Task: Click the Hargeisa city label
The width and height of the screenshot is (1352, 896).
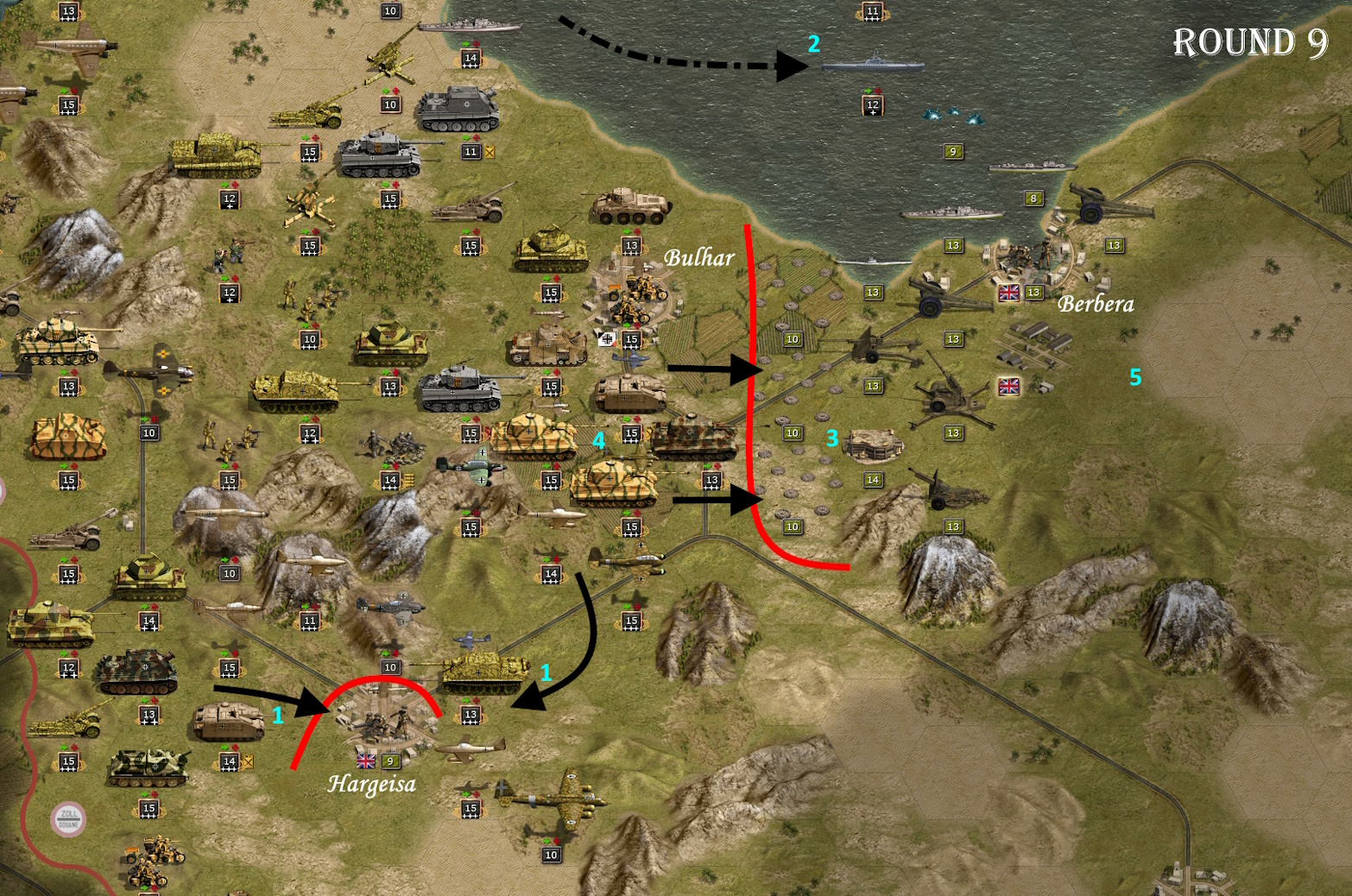Action: (376, 783)
